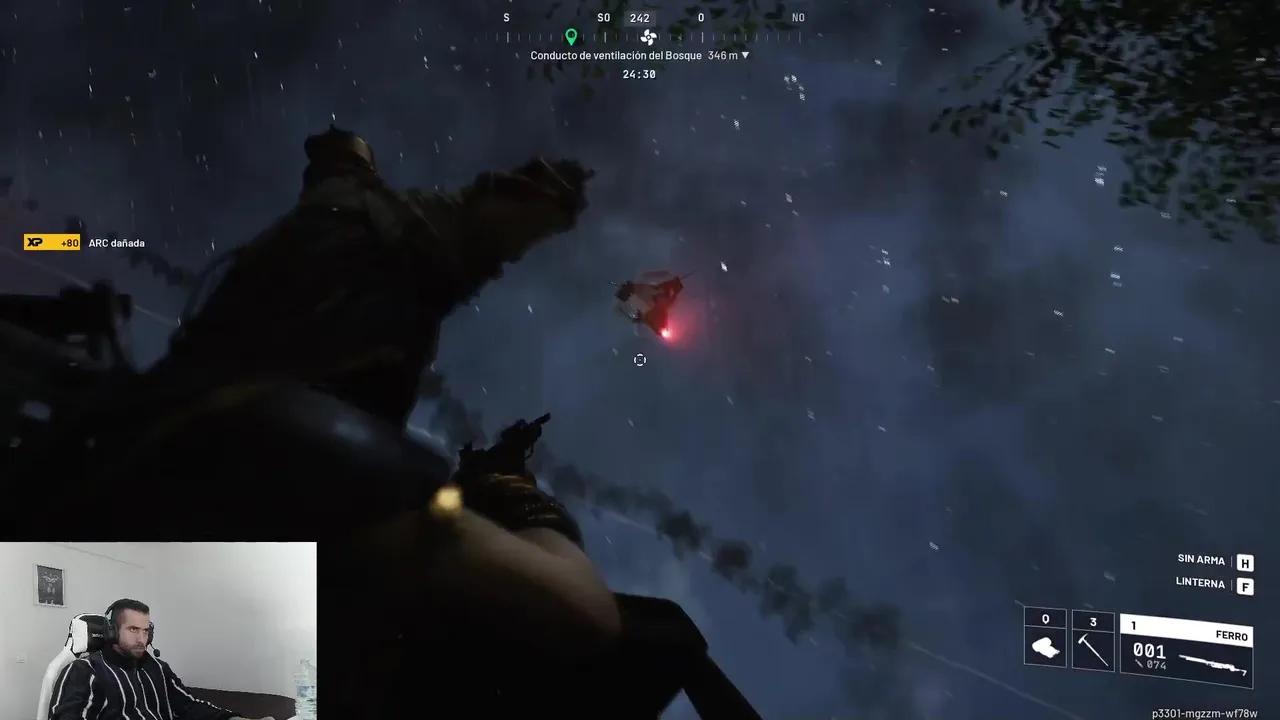Select the NO compass direction label

798,17
